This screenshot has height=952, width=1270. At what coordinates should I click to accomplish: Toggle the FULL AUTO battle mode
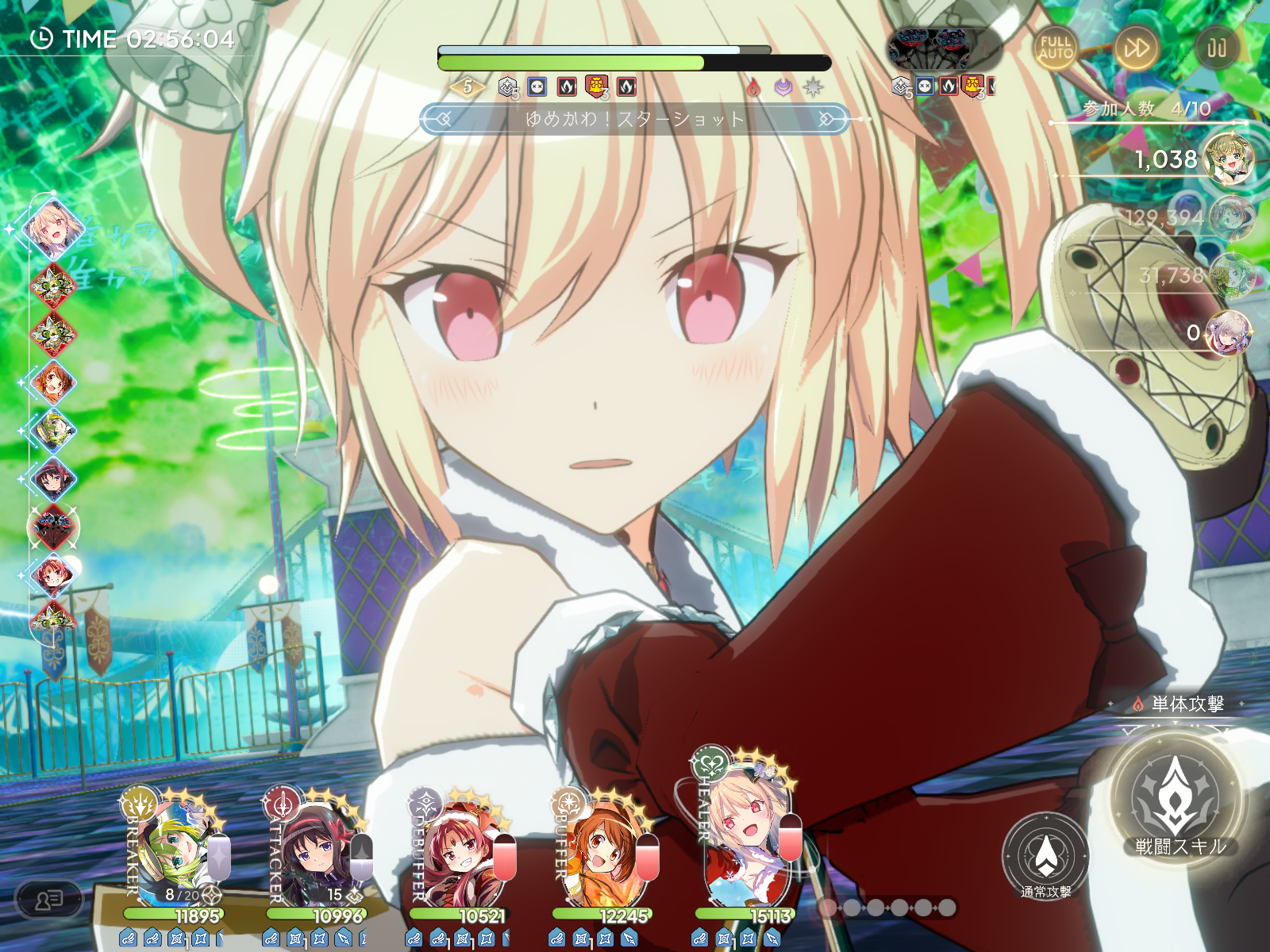(1055, 48)
